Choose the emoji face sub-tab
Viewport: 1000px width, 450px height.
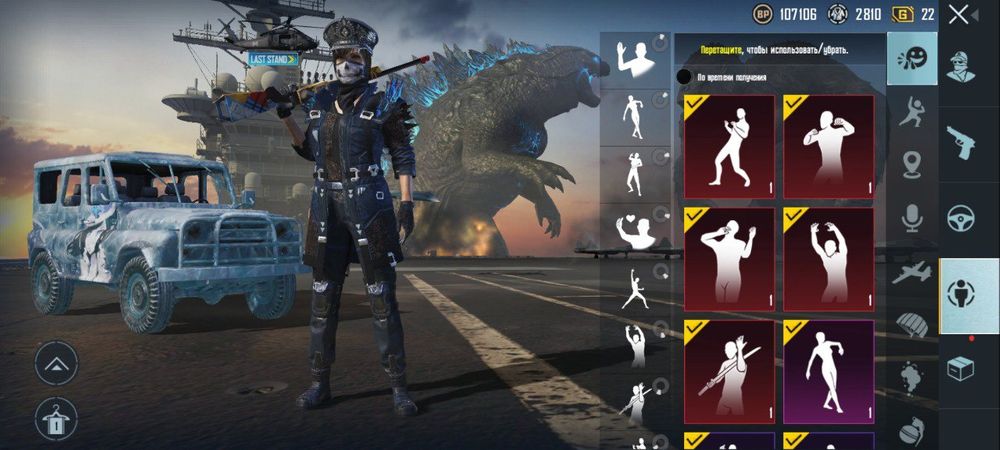[x=911, y=58]
